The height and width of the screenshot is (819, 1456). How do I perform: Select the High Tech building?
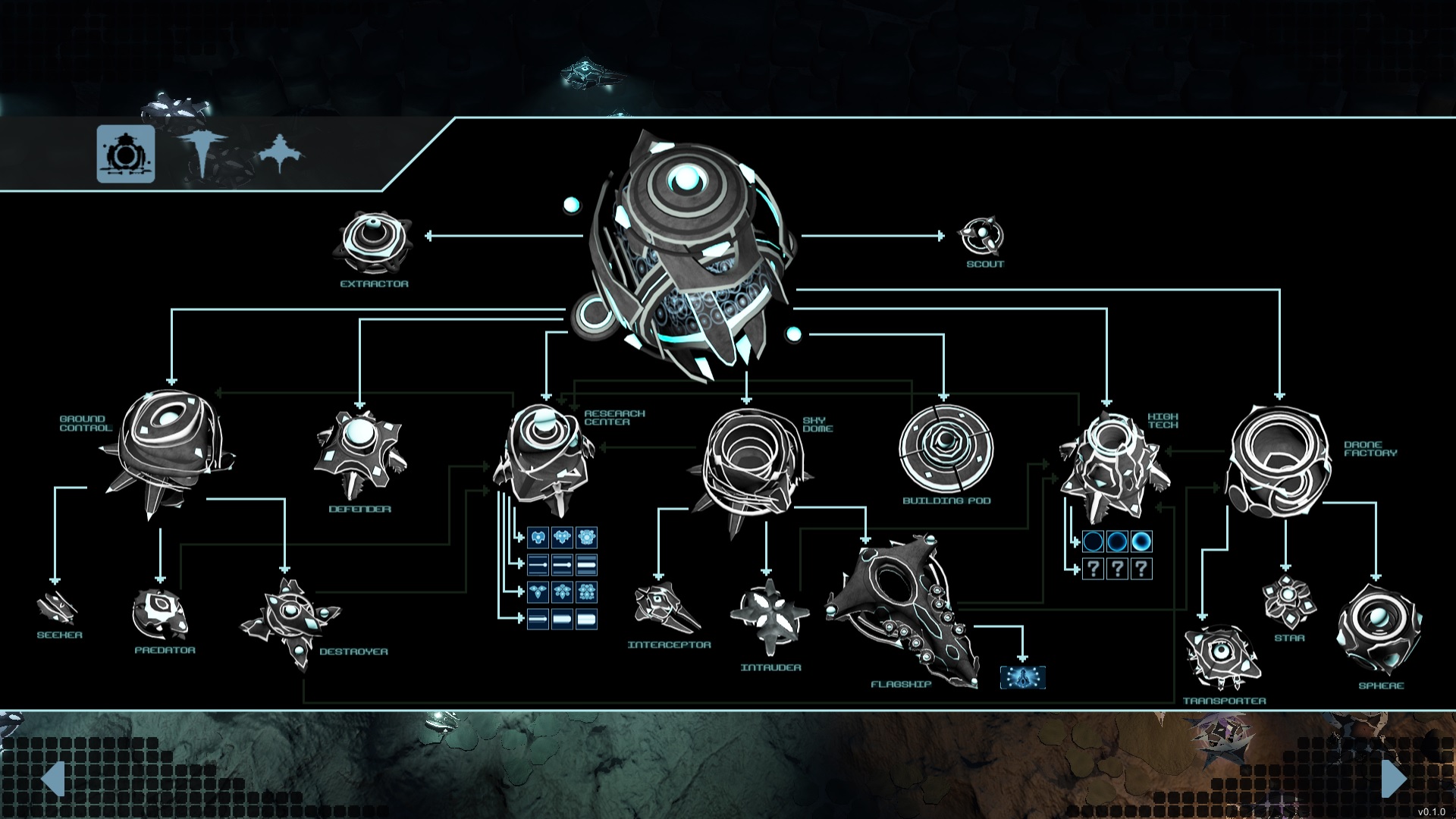1112,466
